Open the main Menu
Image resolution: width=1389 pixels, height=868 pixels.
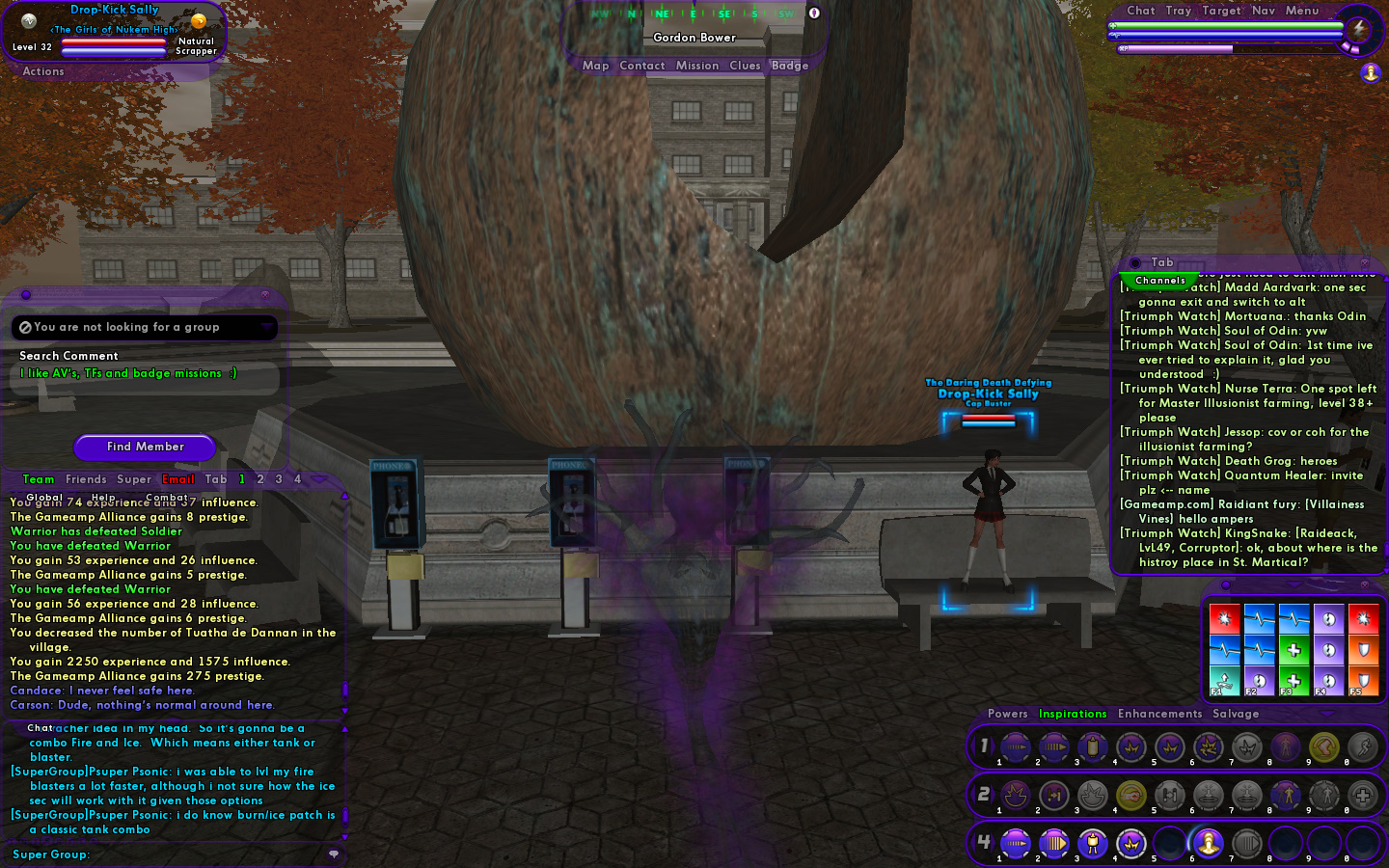tap(1301, 11)
